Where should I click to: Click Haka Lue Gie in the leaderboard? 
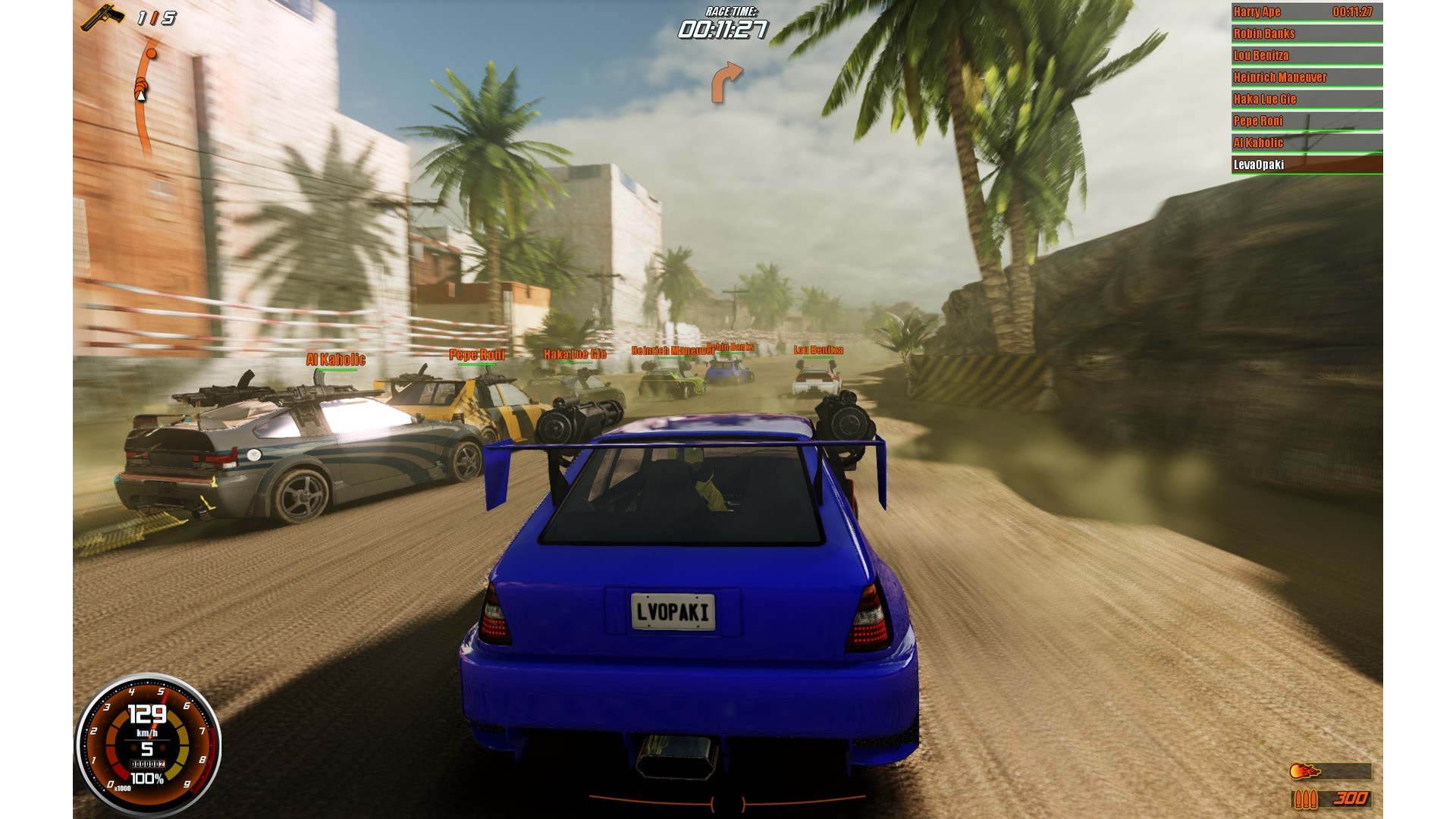[1306, 99]
